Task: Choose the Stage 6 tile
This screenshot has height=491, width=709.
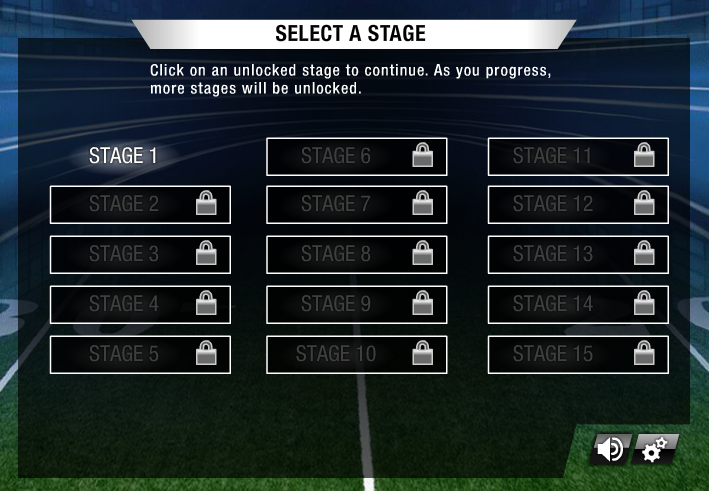Action: 356,156
